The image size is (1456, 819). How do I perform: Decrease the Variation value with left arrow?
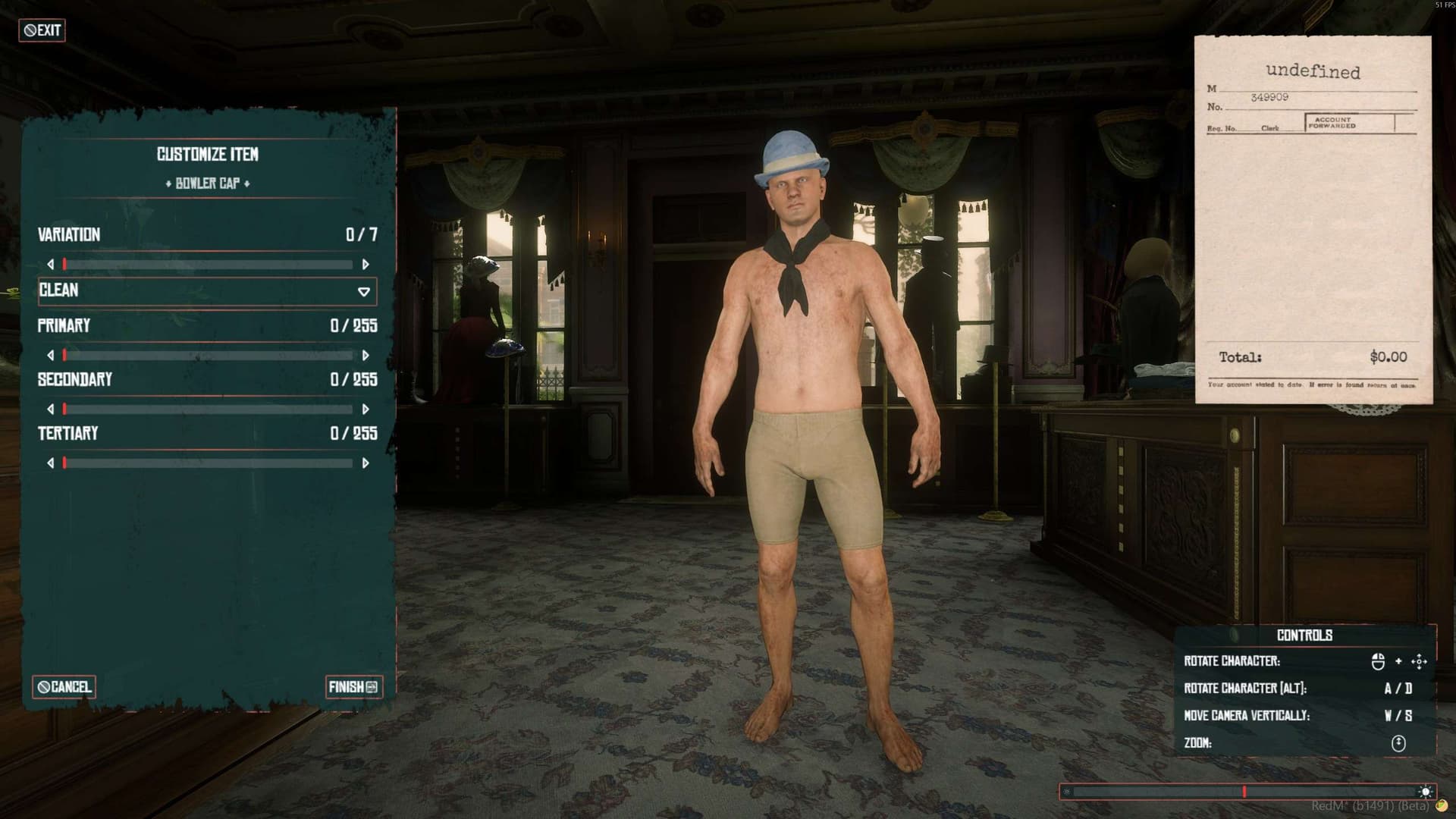coord(51,265)
